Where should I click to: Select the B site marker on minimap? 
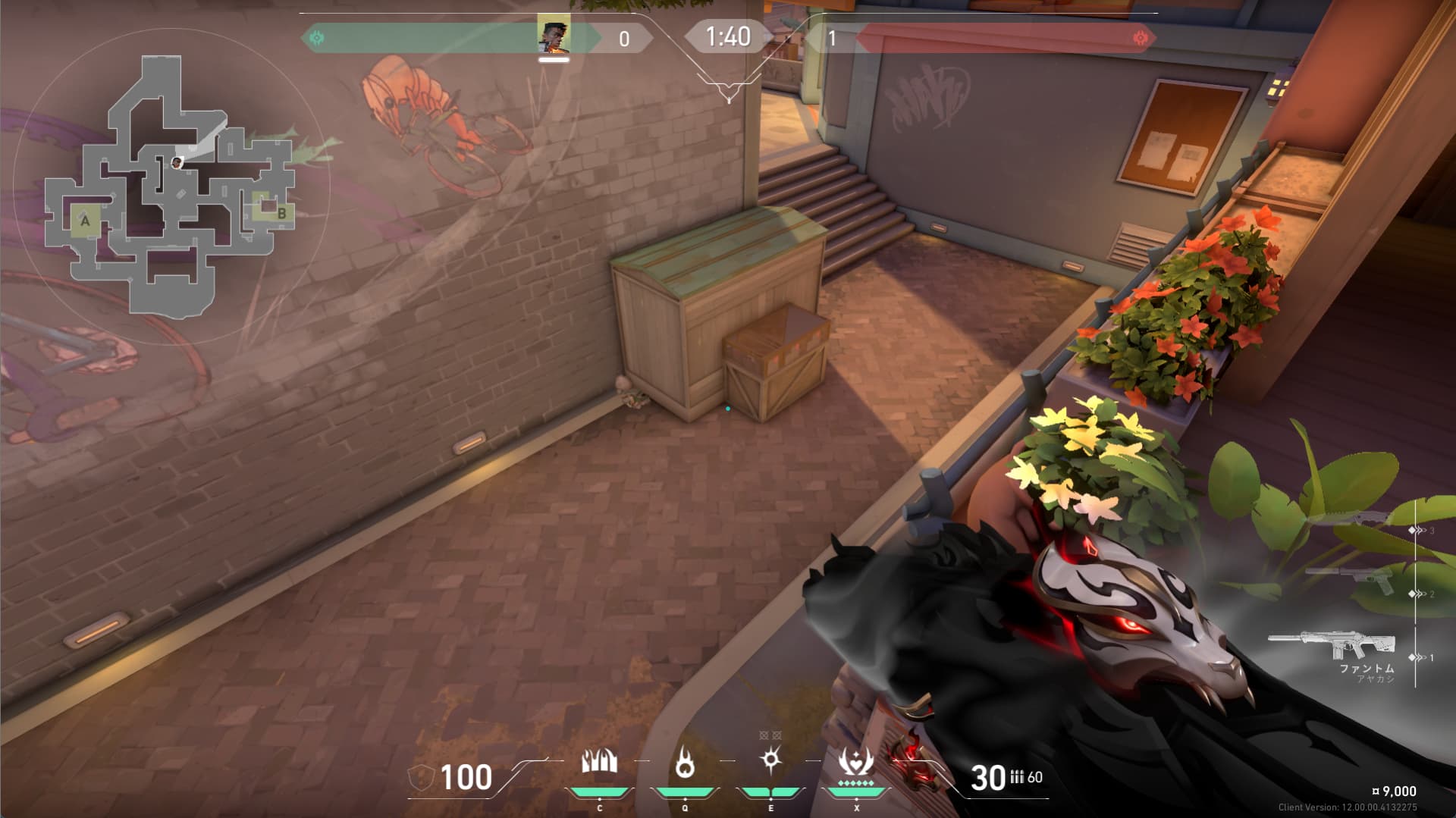[281, 214]
